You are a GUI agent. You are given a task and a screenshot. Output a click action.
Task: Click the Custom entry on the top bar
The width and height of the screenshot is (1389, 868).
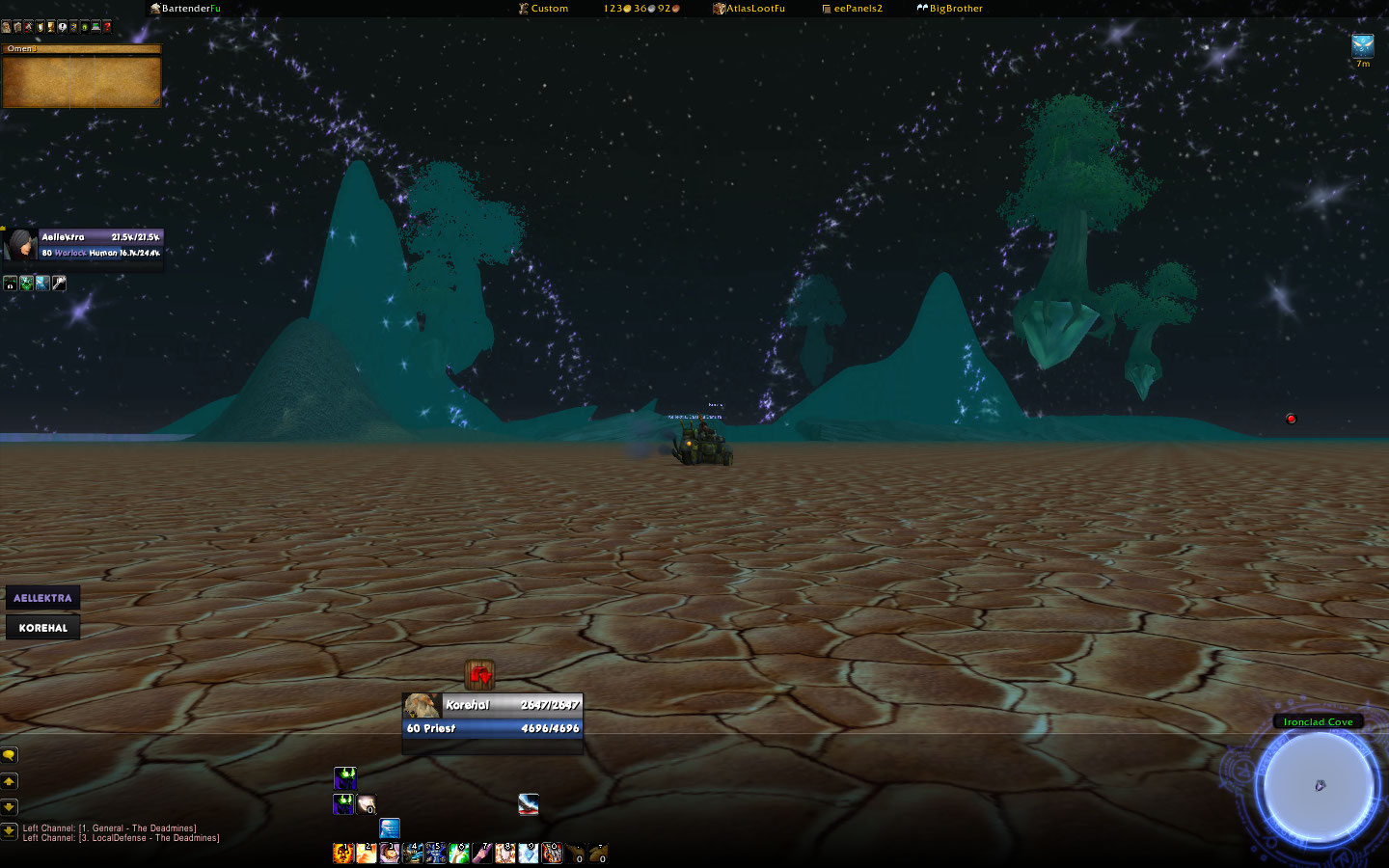point(549,9)
